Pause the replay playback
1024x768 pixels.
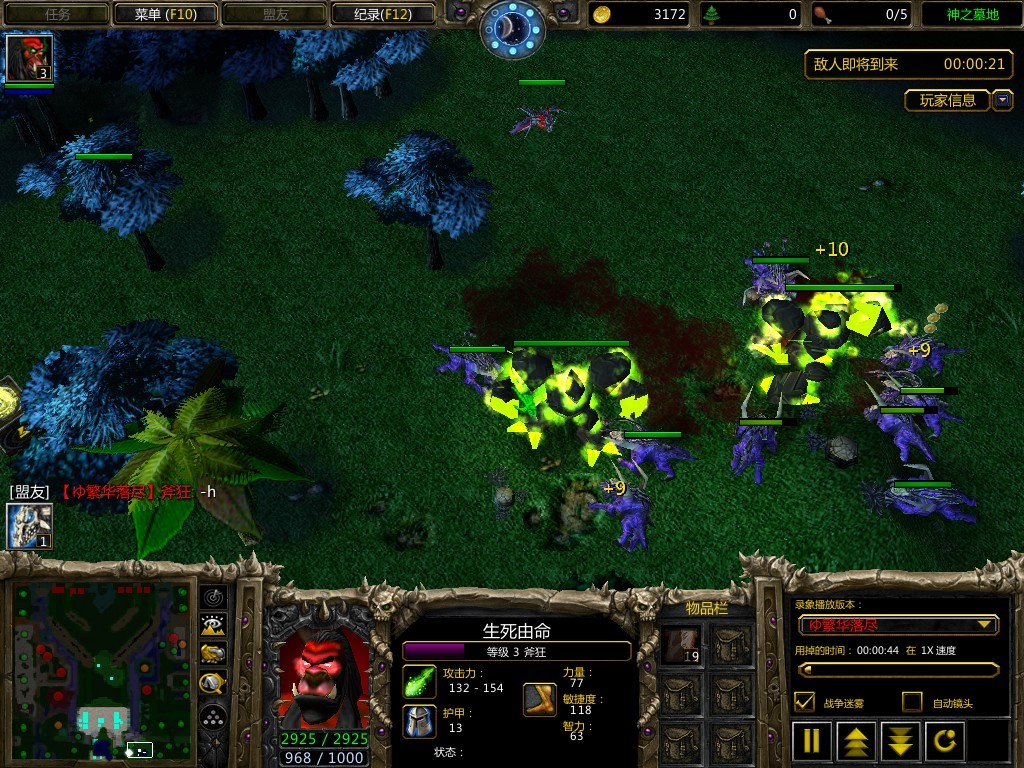812,741
